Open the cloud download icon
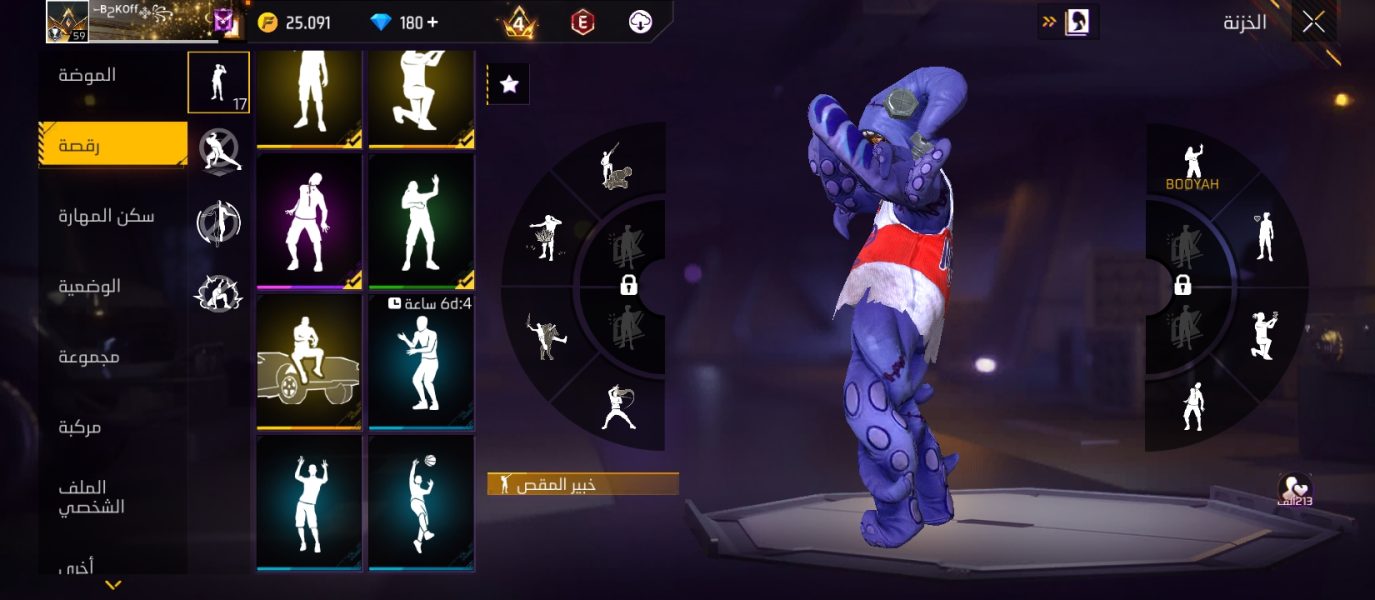Screen dimensions: 1375x600 pos(640,22)
